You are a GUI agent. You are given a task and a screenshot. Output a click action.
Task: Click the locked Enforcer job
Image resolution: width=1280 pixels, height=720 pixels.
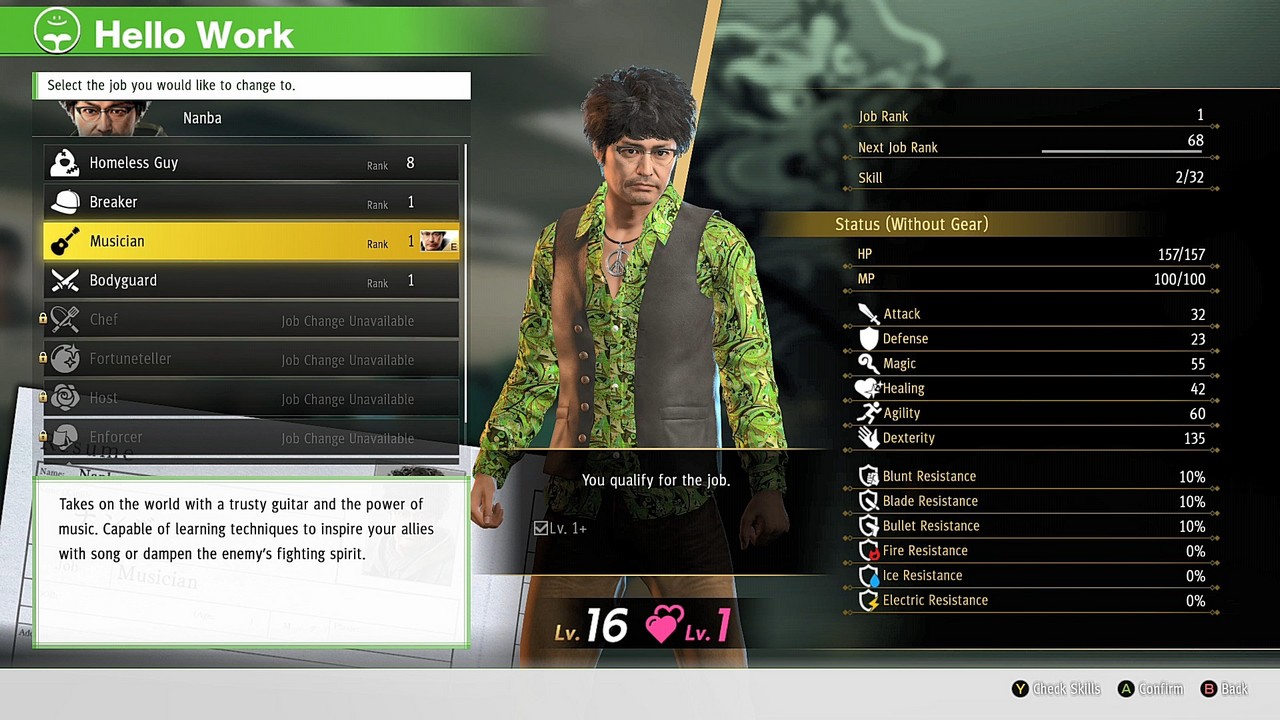click(x=250, y=437)
